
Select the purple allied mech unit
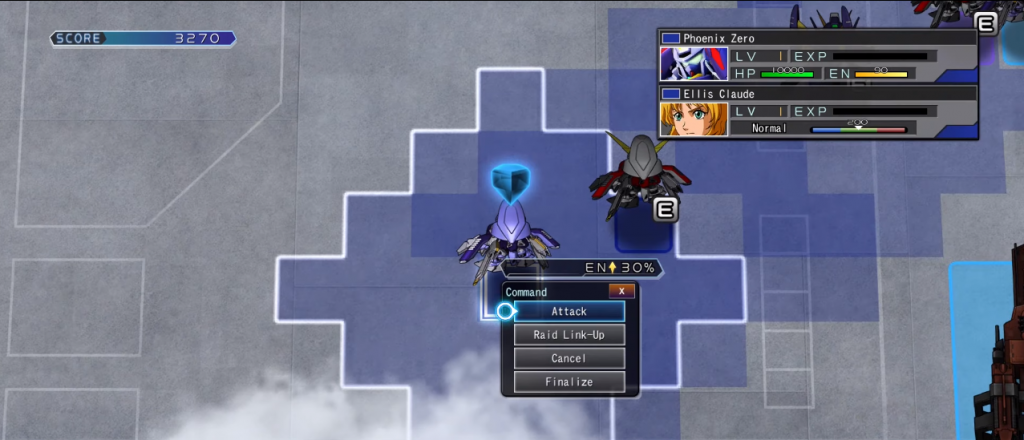(x=507, y=237)
